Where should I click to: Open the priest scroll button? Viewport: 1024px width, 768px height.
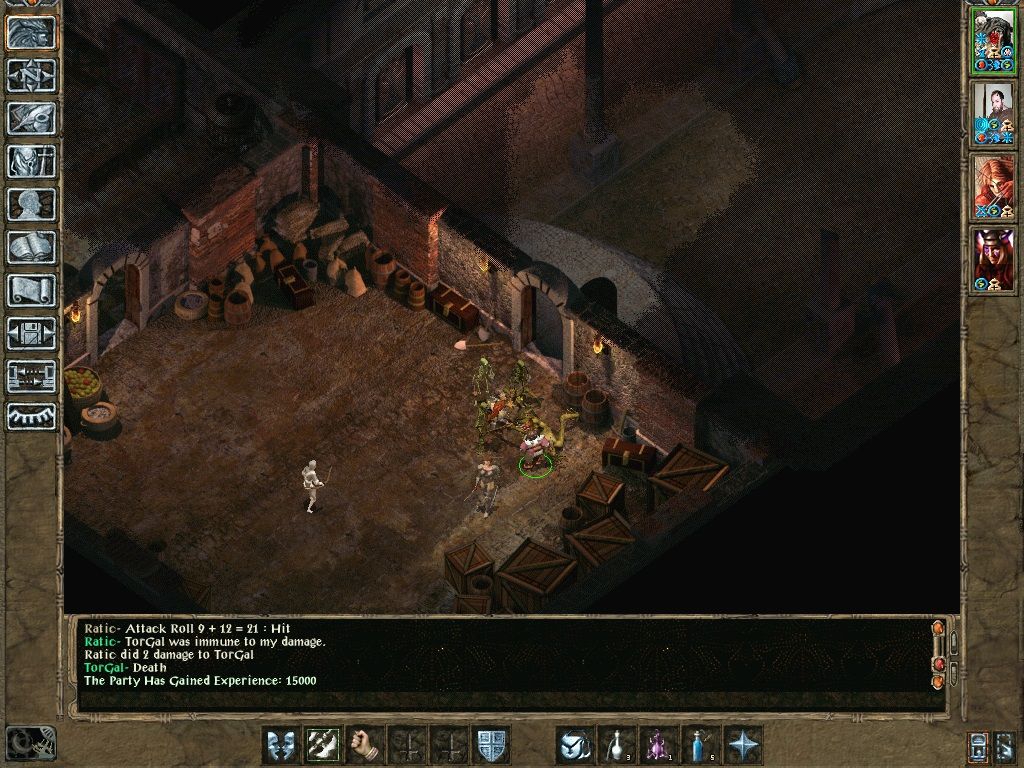click(31, 290)
